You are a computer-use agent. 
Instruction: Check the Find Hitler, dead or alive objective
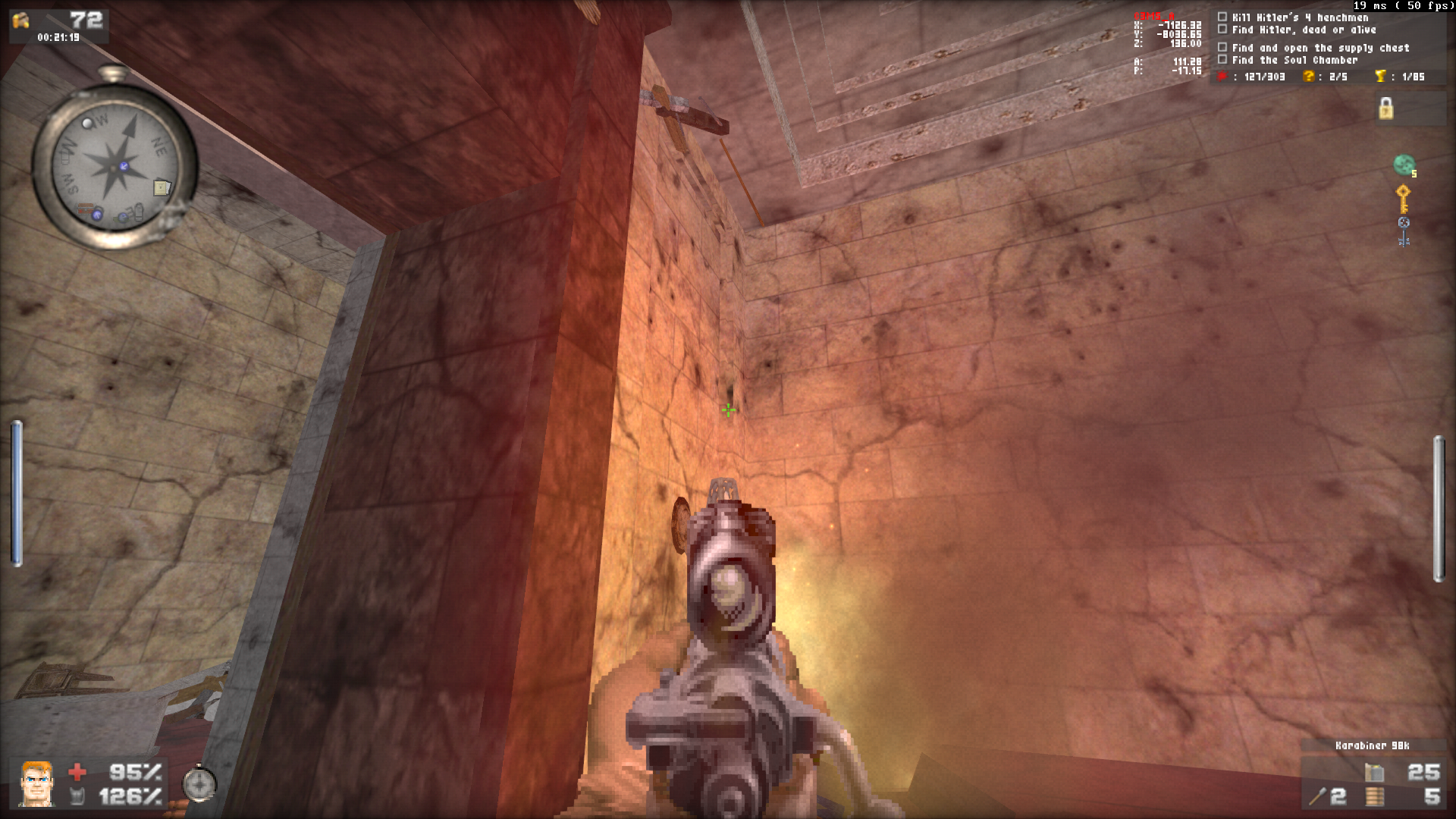[1224, 30]
